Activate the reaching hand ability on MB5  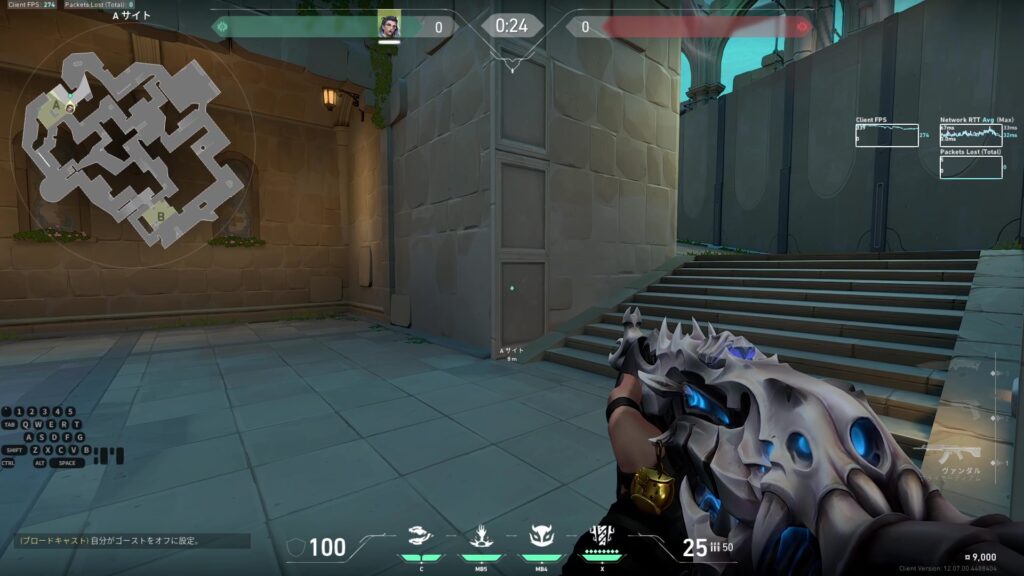click(481, 537)
